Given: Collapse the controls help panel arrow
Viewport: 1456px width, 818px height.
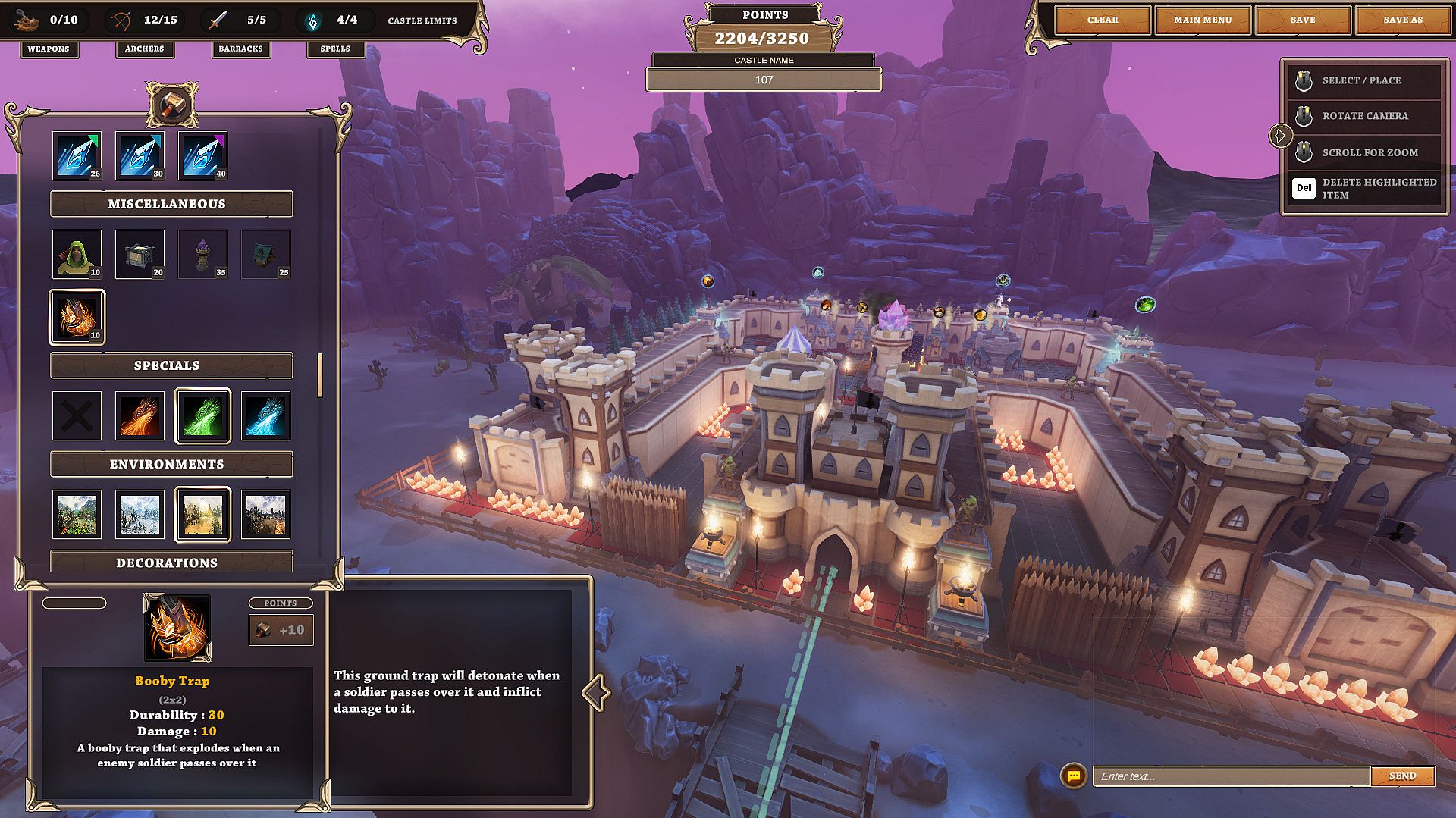Looking at the screenshot, I should [x=1280, y=136].
